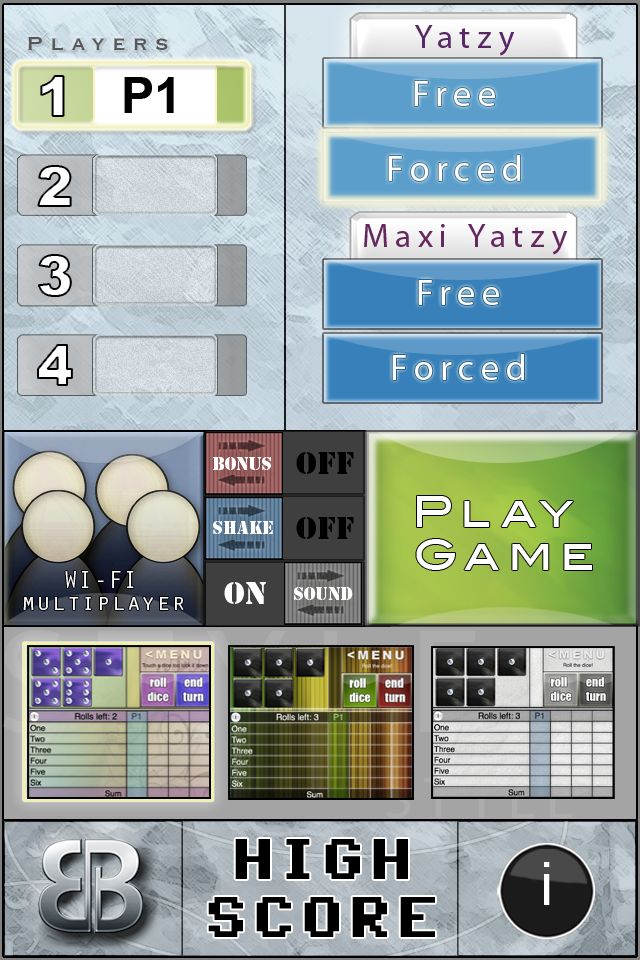Choose Yatzy Free game mode
The image size is (640, 960).
[x=461, y=94]
